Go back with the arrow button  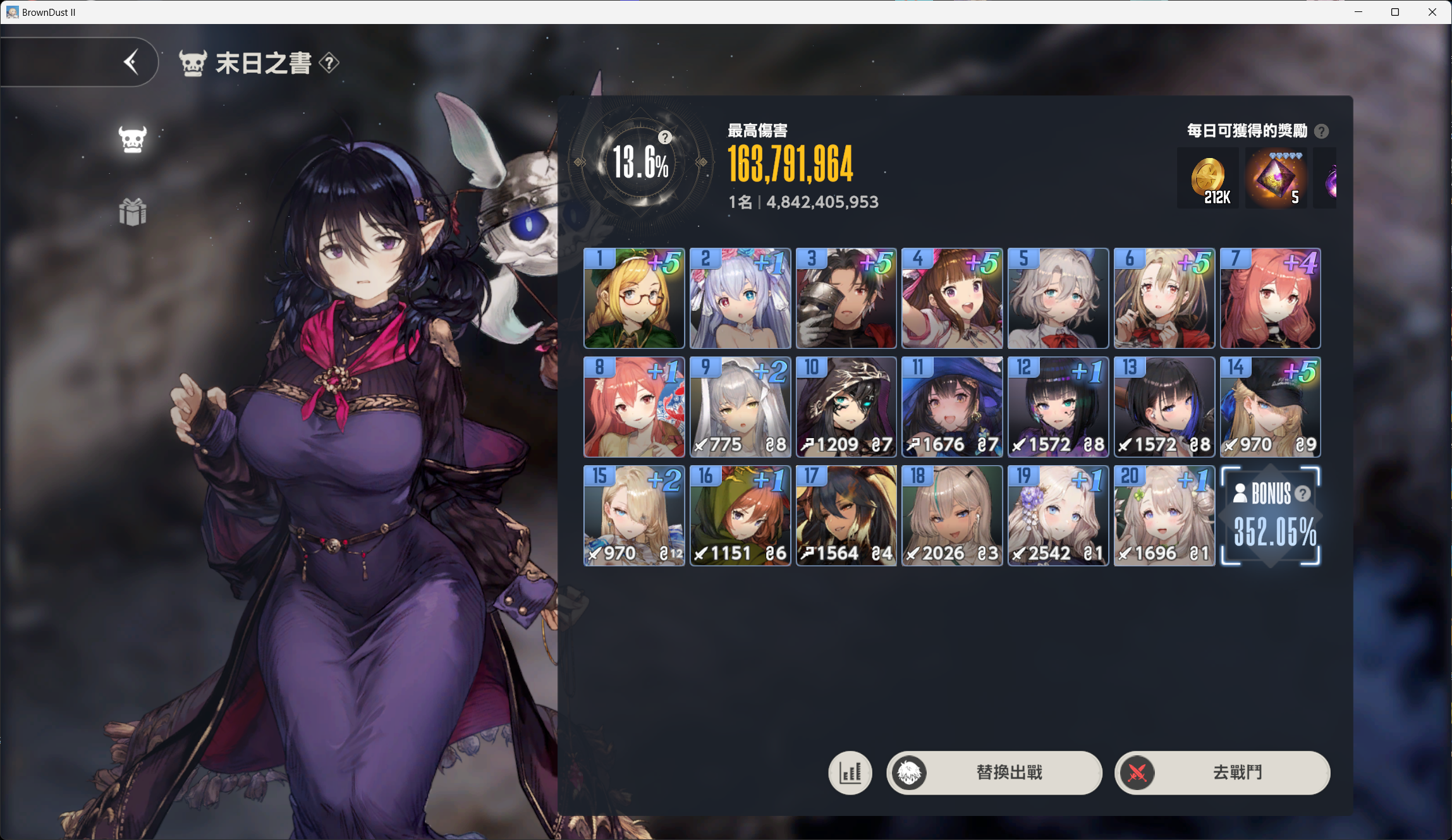click(x=131, y=62)
